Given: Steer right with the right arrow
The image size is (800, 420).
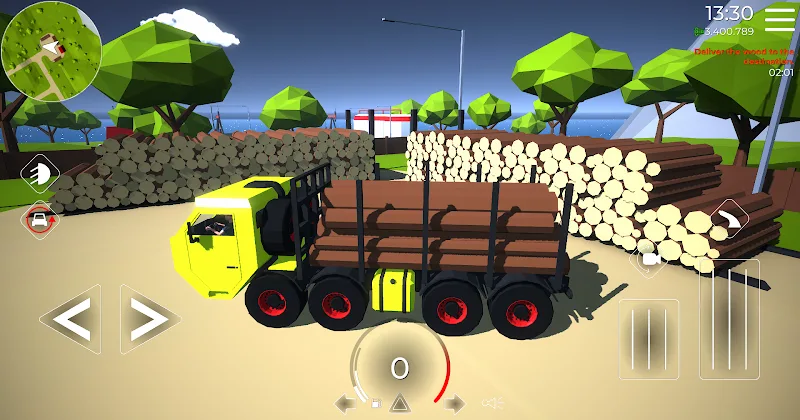Looking at the screenshot, I should point(149,319).
